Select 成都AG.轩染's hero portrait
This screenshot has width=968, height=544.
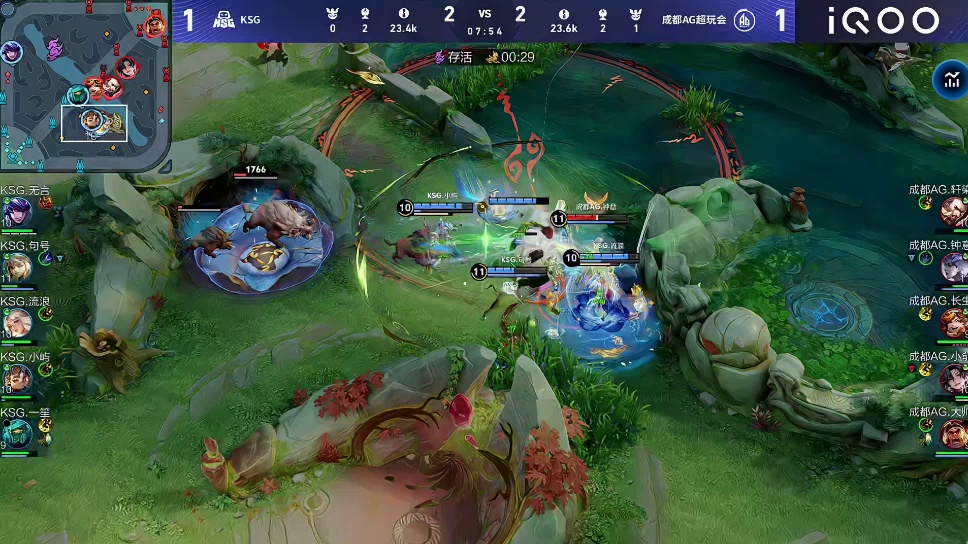pos(952,211)
